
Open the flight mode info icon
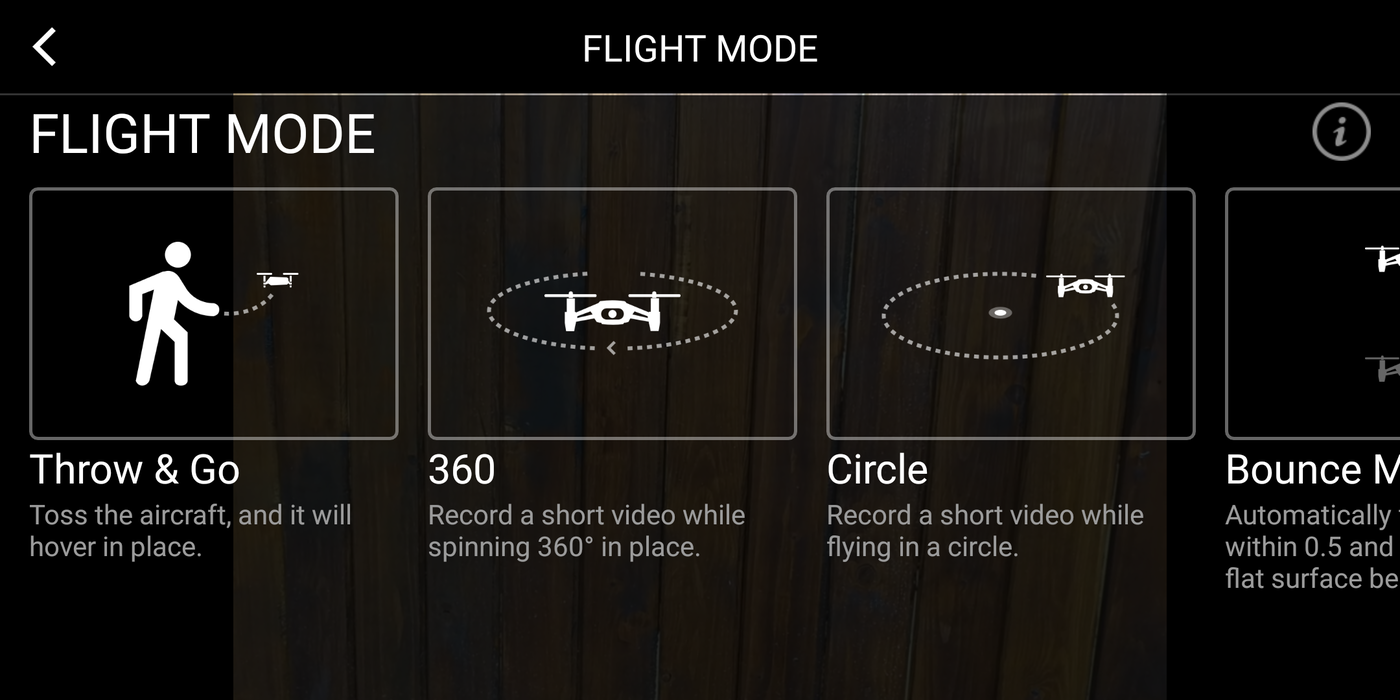coord(1340,131)
